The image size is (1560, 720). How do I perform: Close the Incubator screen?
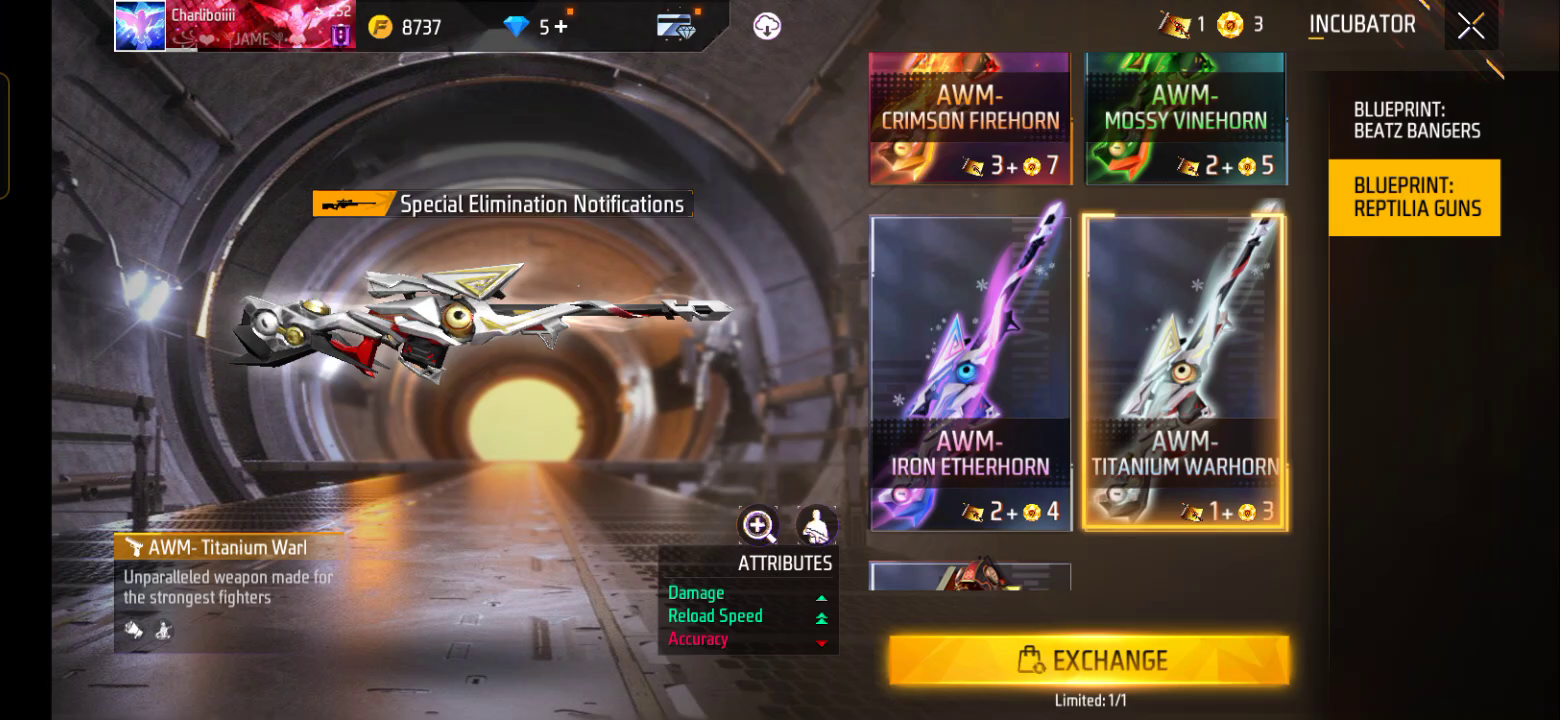pyautogui.click(x=1470, y=26)
